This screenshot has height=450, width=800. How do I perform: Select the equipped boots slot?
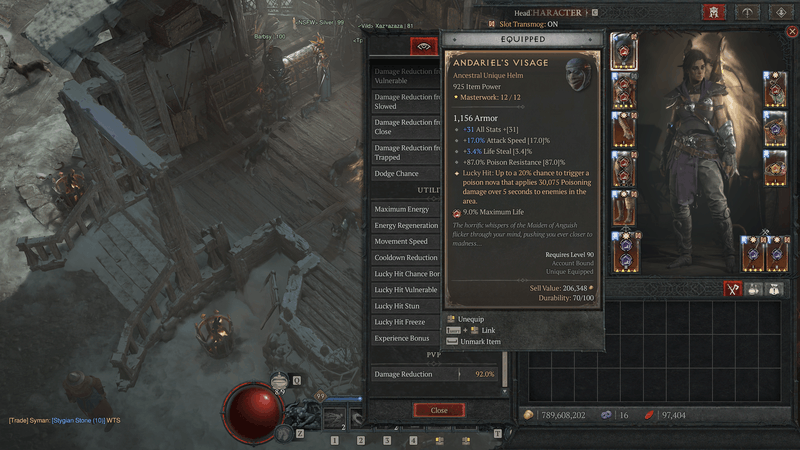[x=623, y=209]
